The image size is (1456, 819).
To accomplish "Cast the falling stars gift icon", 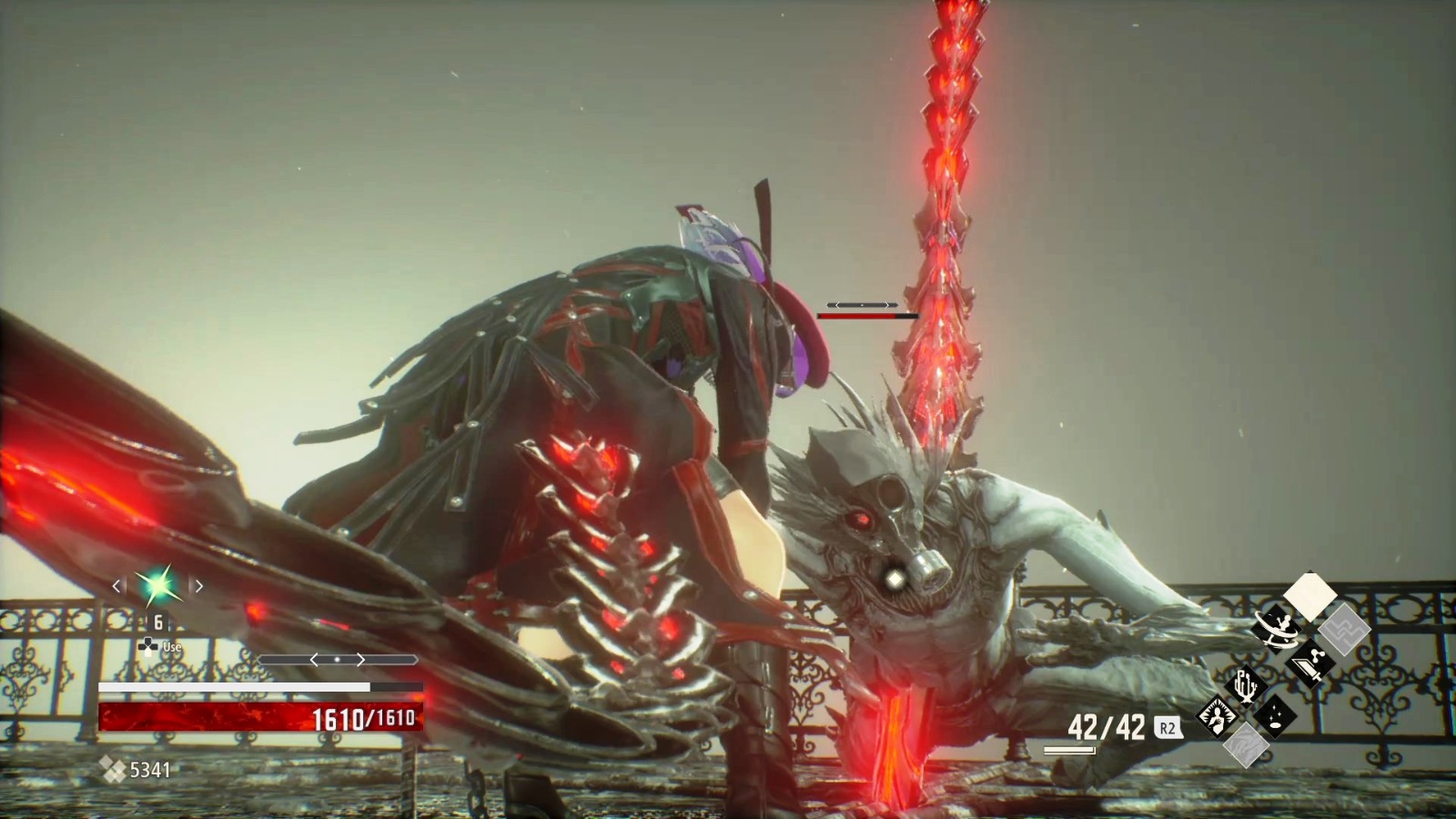I will (x=1275, y=714).
